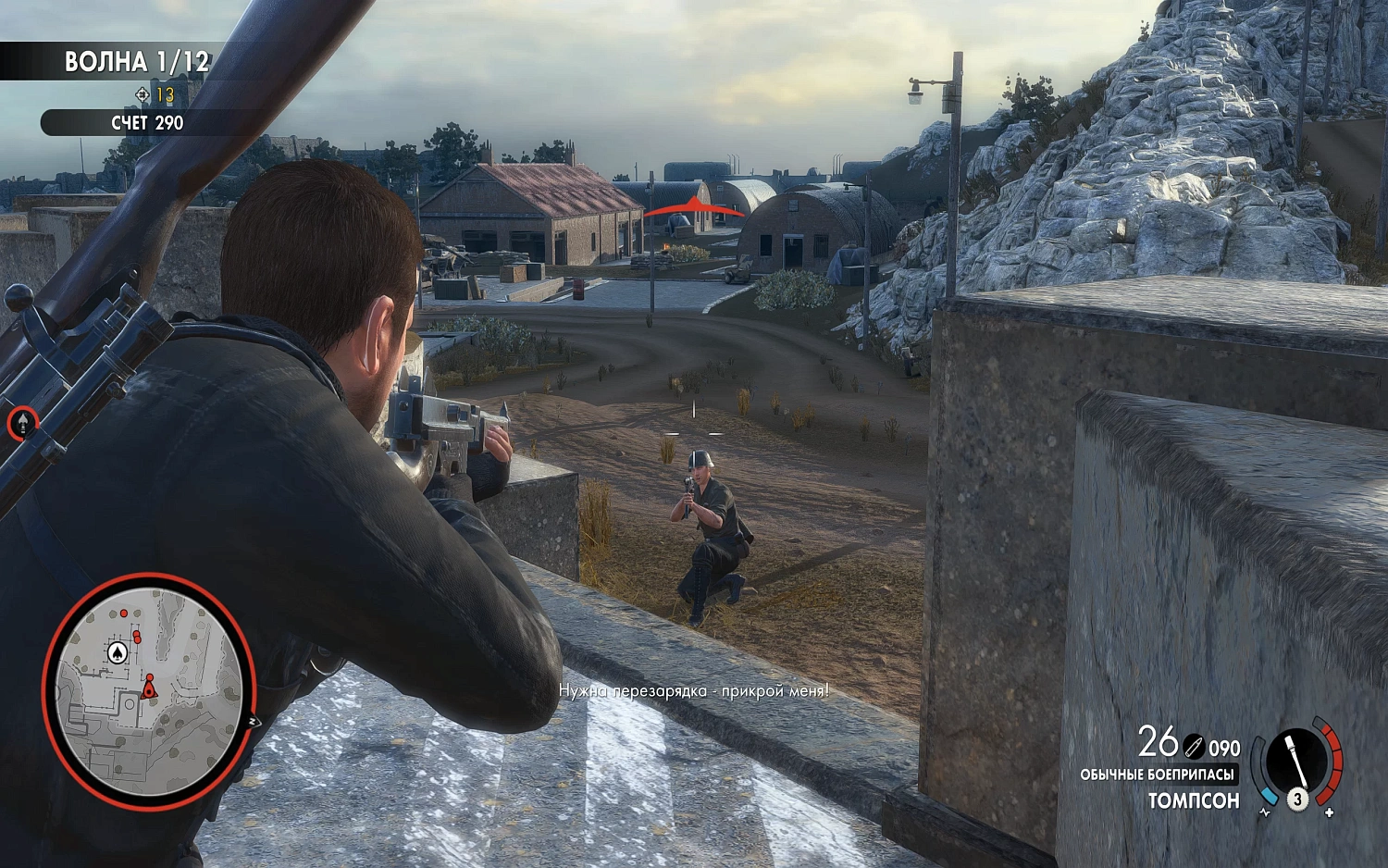Select the player arrow marker on the minimap
Screen dimensions: 1388x868
tap(150, 690)
